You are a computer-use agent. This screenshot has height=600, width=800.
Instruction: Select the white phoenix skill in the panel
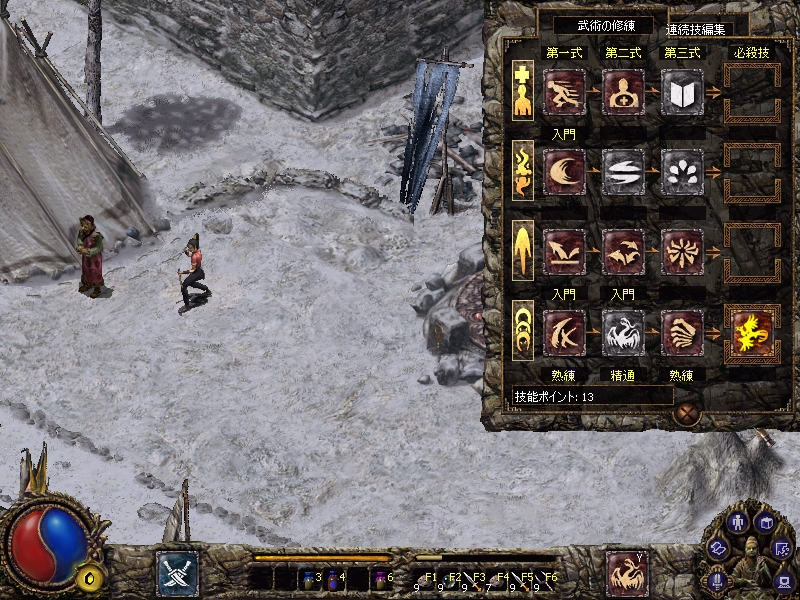pyautogui.click(x=624, y=332)
